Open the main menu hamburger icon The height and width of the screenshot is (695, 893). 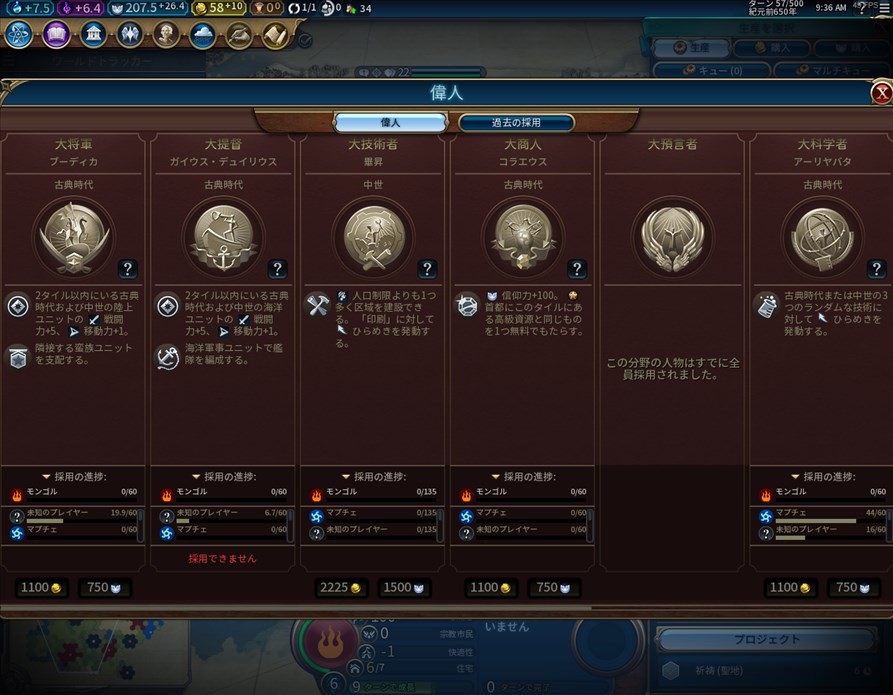883,8
